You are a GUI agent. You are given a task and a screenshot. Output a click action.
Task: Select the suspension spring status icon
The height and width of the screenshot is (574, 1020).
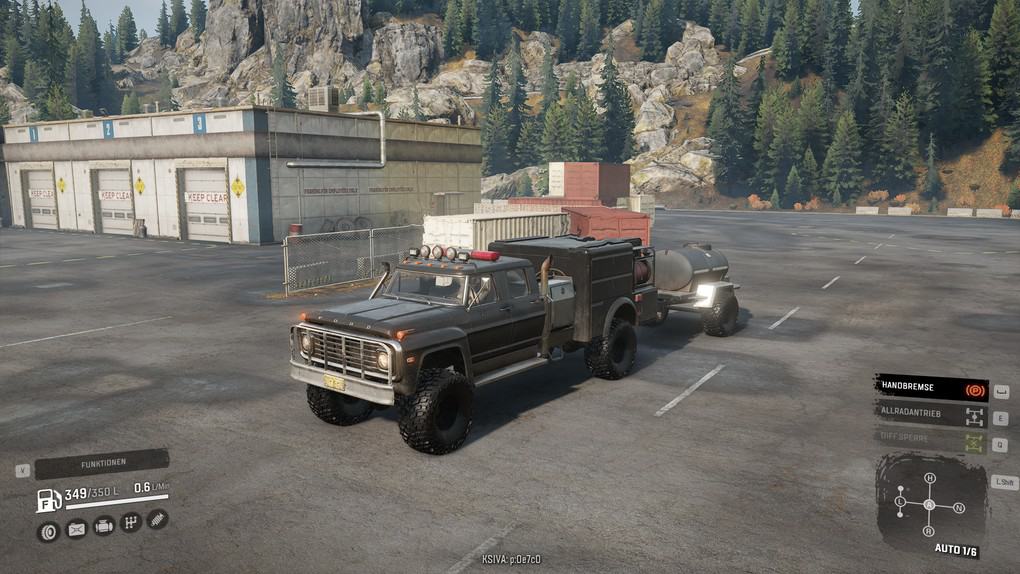point(157,518)
